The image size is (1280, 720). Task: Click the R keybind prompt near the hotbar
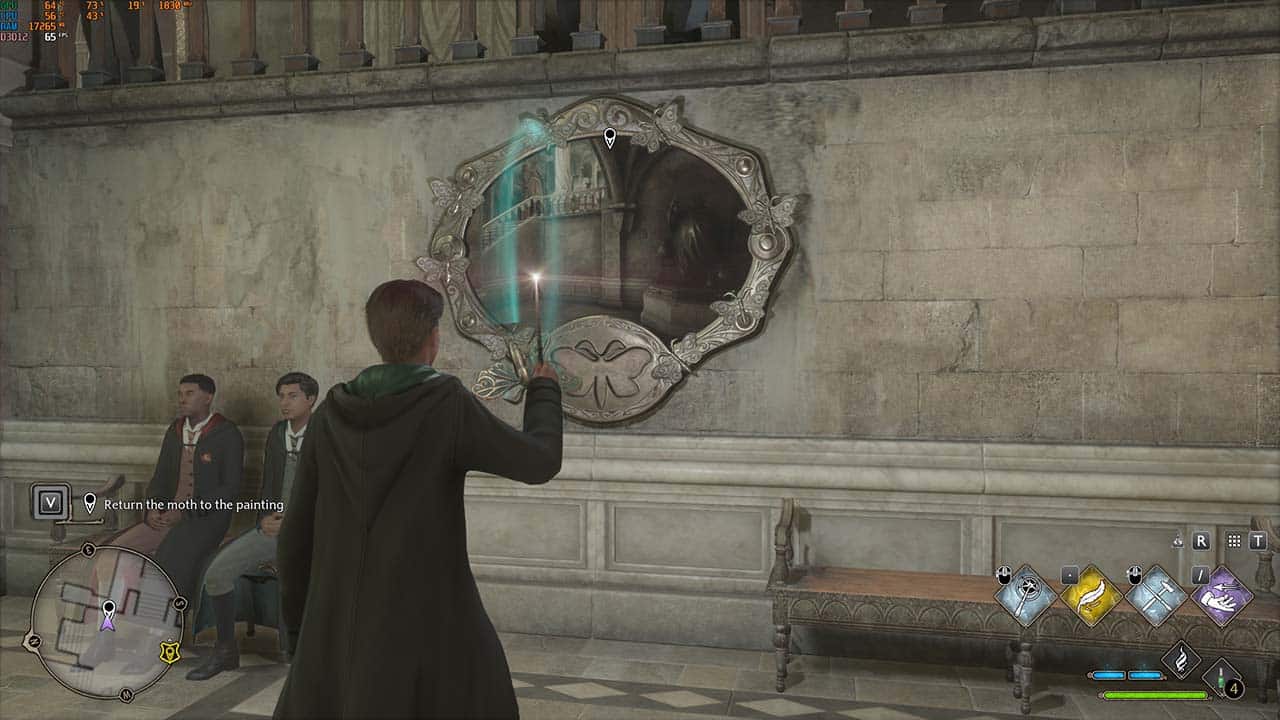click(x=1203, y=542)
